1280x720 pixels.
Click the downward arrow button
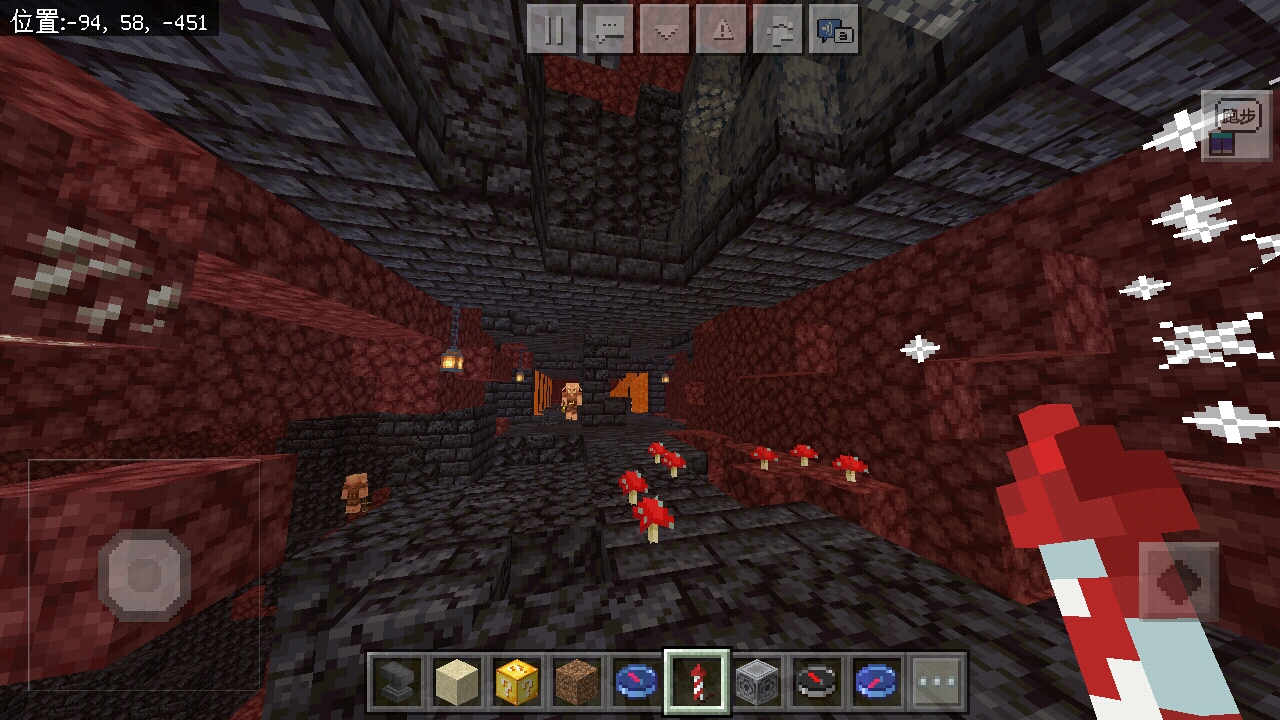[x=665, y=30]
